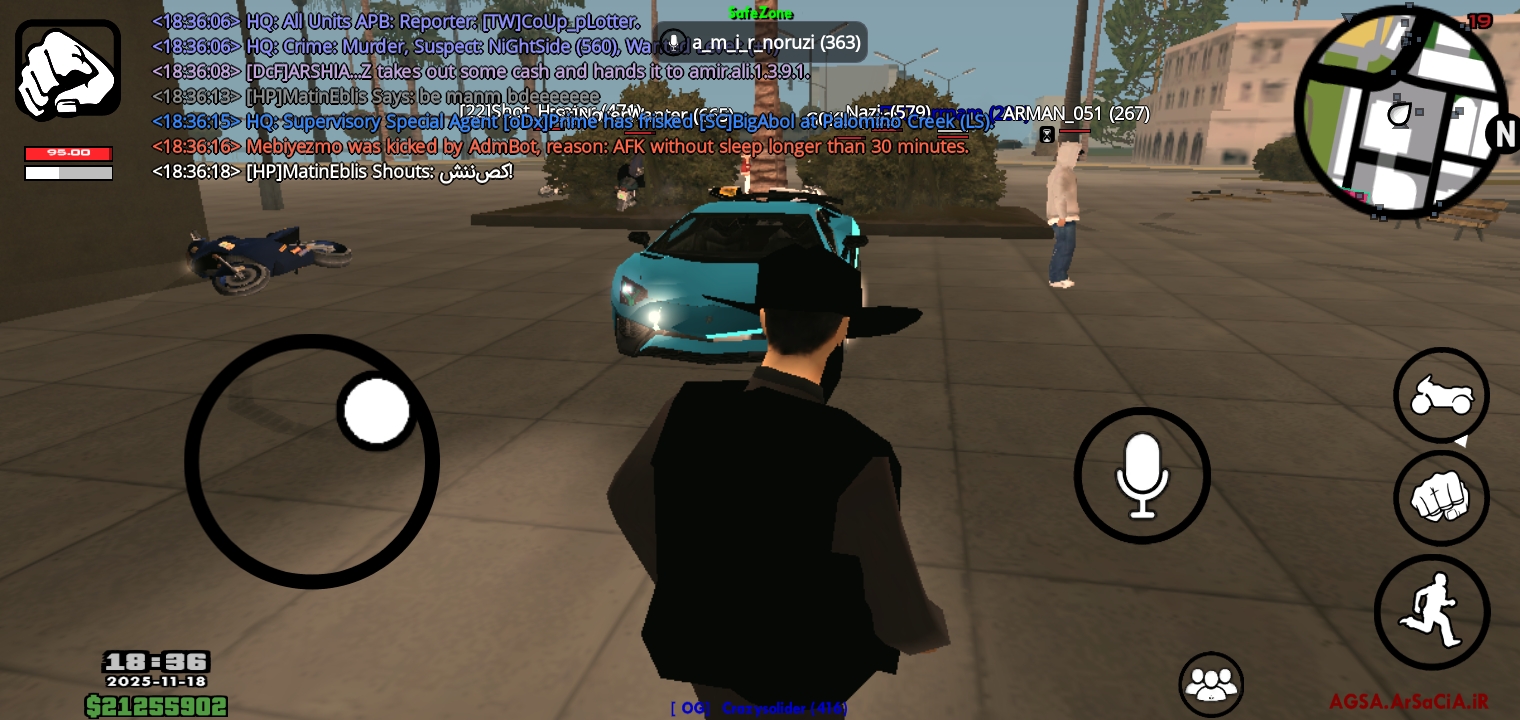The height and width of the screenshot is (720, 1520).
Task: Tap the motorcycle enter-vehicle icon
Action: (x=1441, y=395)
